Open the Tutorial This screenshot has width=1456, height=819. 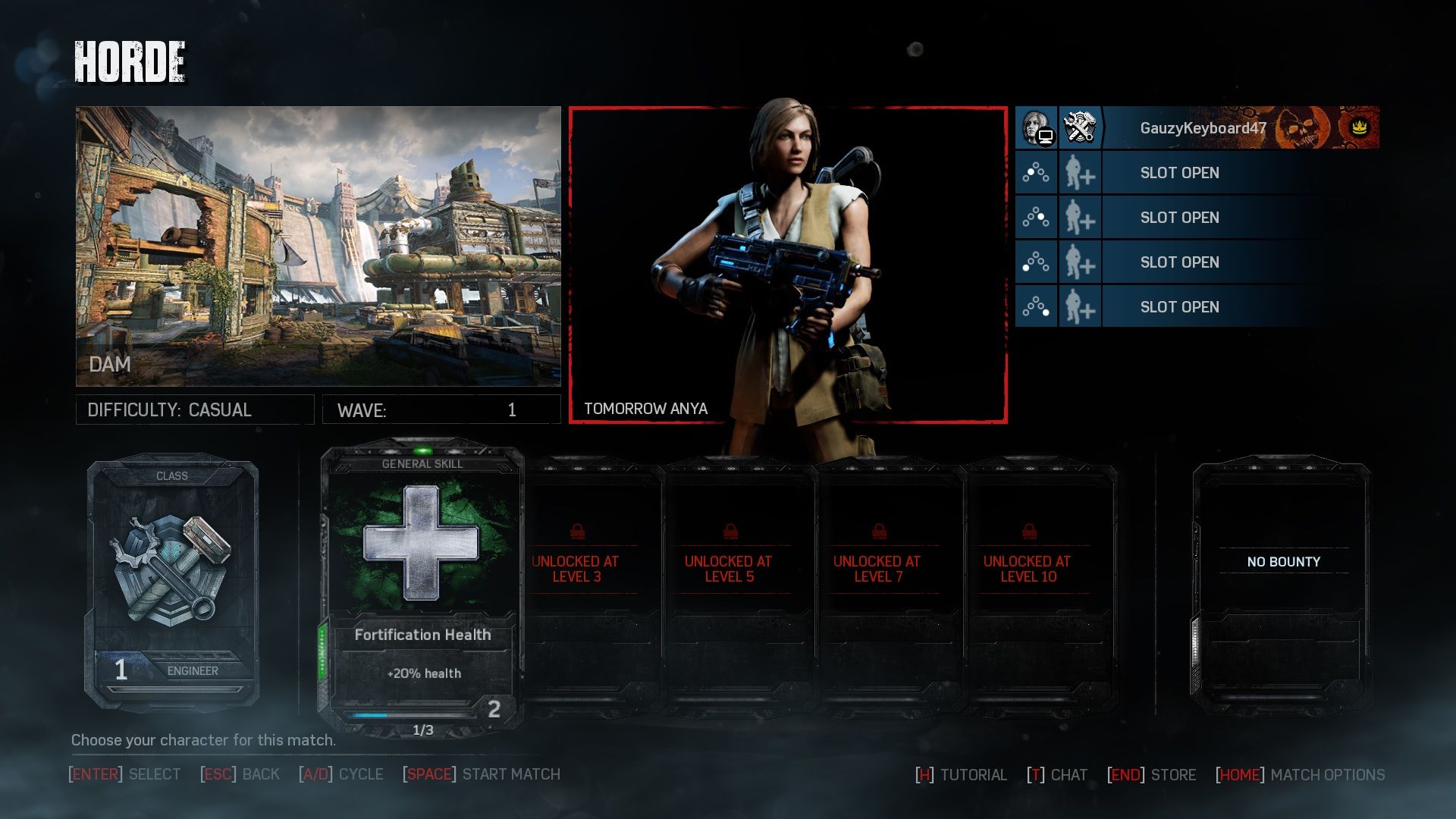(962, 775)
